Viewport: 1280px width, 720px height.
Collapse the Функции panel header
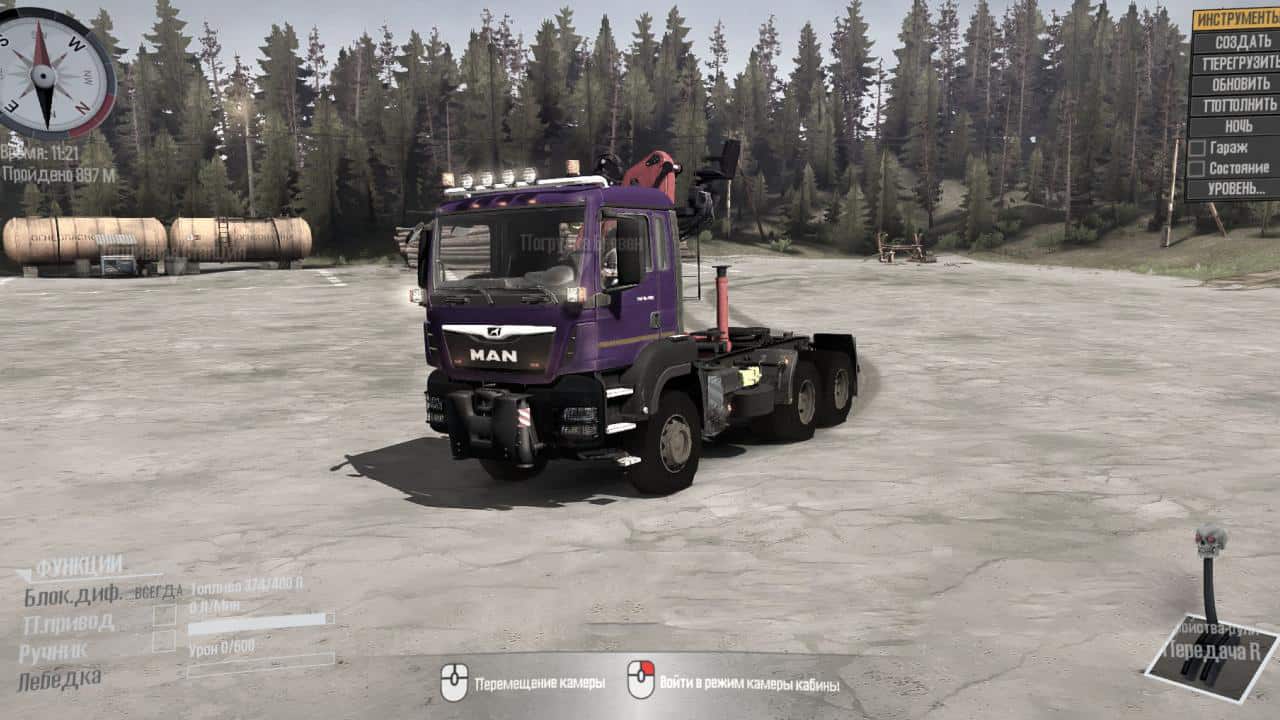[x=78, y=568]
